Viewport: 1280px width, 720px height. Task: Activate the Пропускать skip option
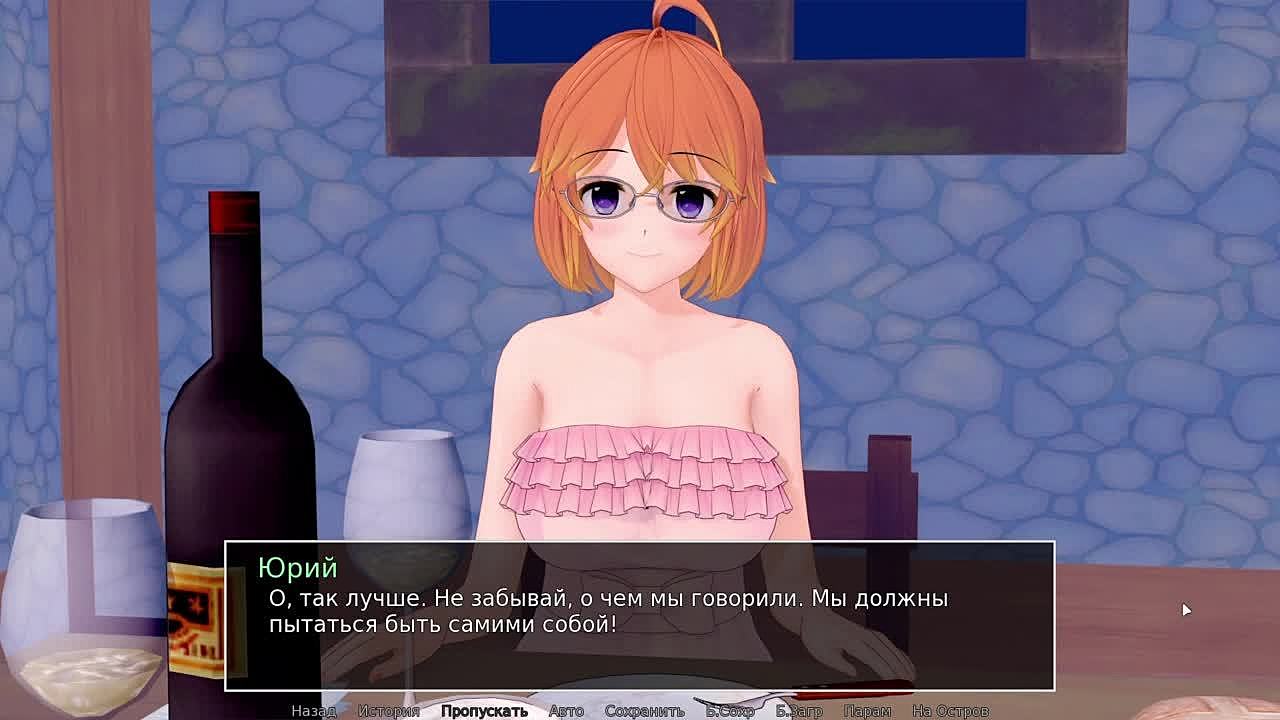[484, 711]
